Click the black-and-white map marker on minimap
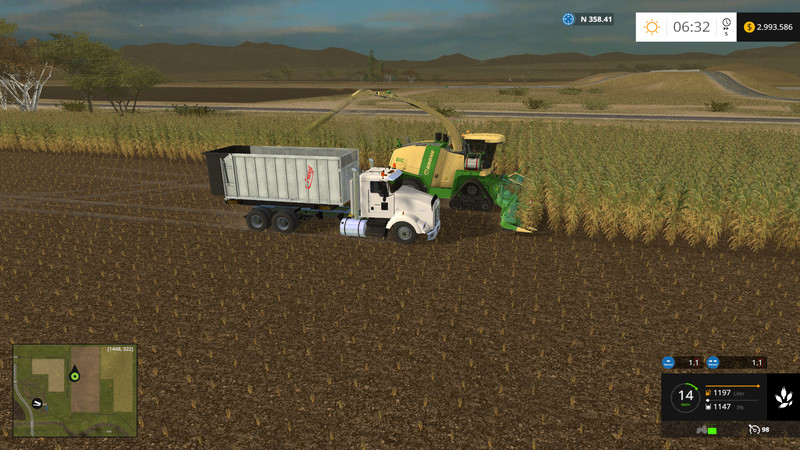Viewport: 800px width, 450px height. (x=37, y=403)
